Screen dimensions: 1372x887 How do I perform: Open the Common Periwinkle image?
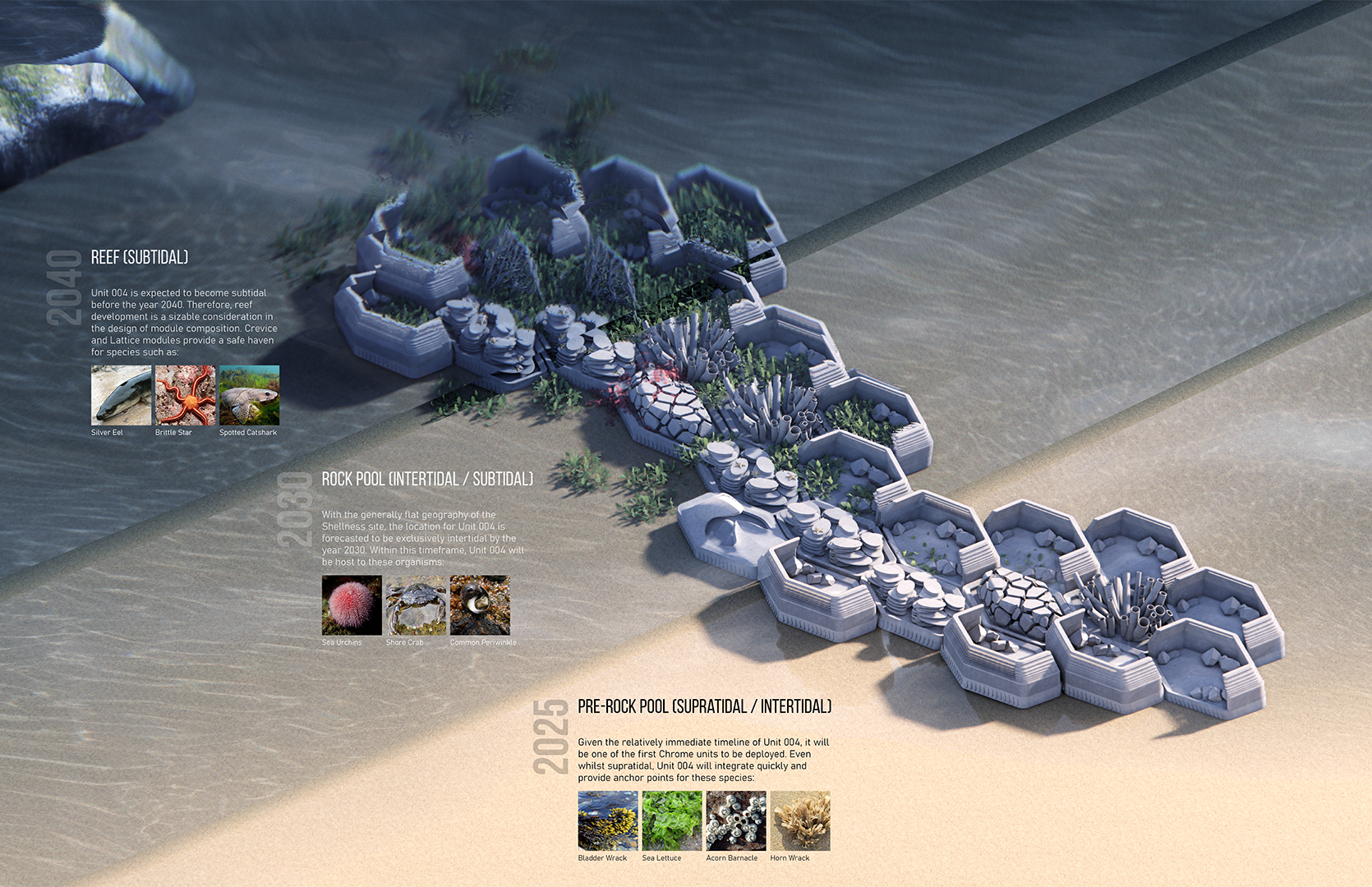[x=480, y=605]
